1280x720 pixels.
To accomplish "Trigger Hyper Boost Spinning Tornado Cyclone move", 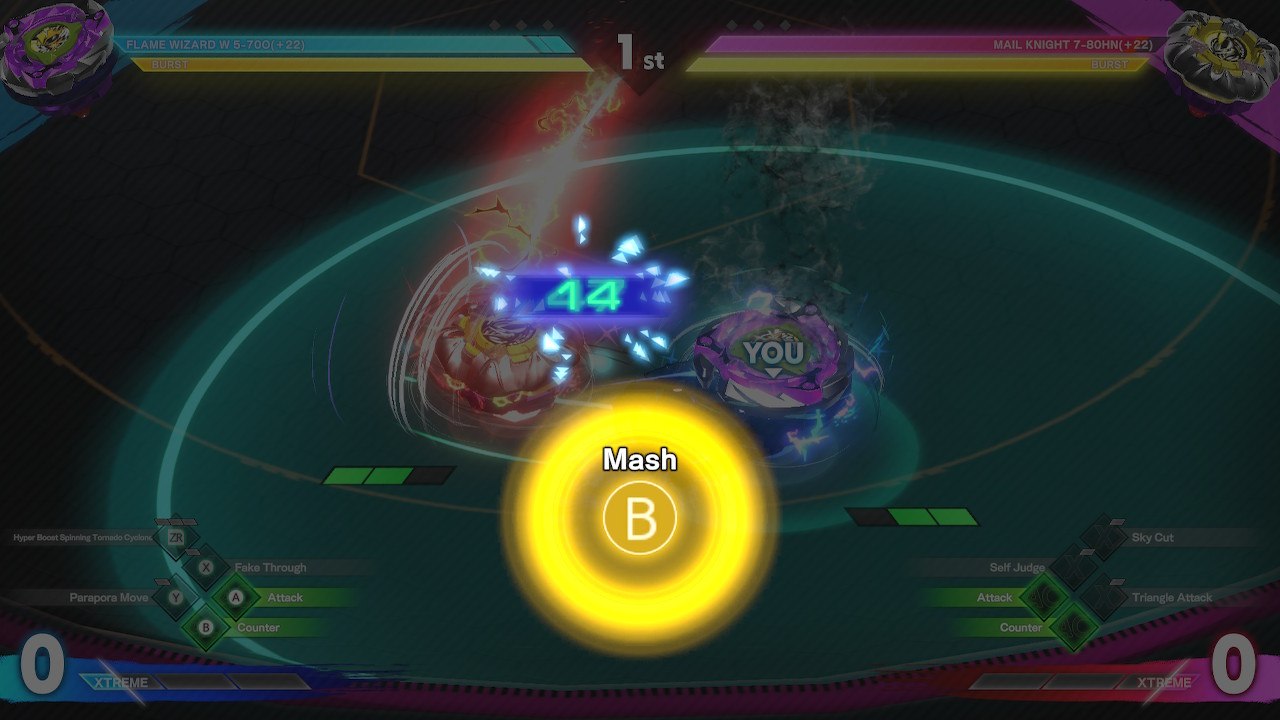I will tap(83, 538).
